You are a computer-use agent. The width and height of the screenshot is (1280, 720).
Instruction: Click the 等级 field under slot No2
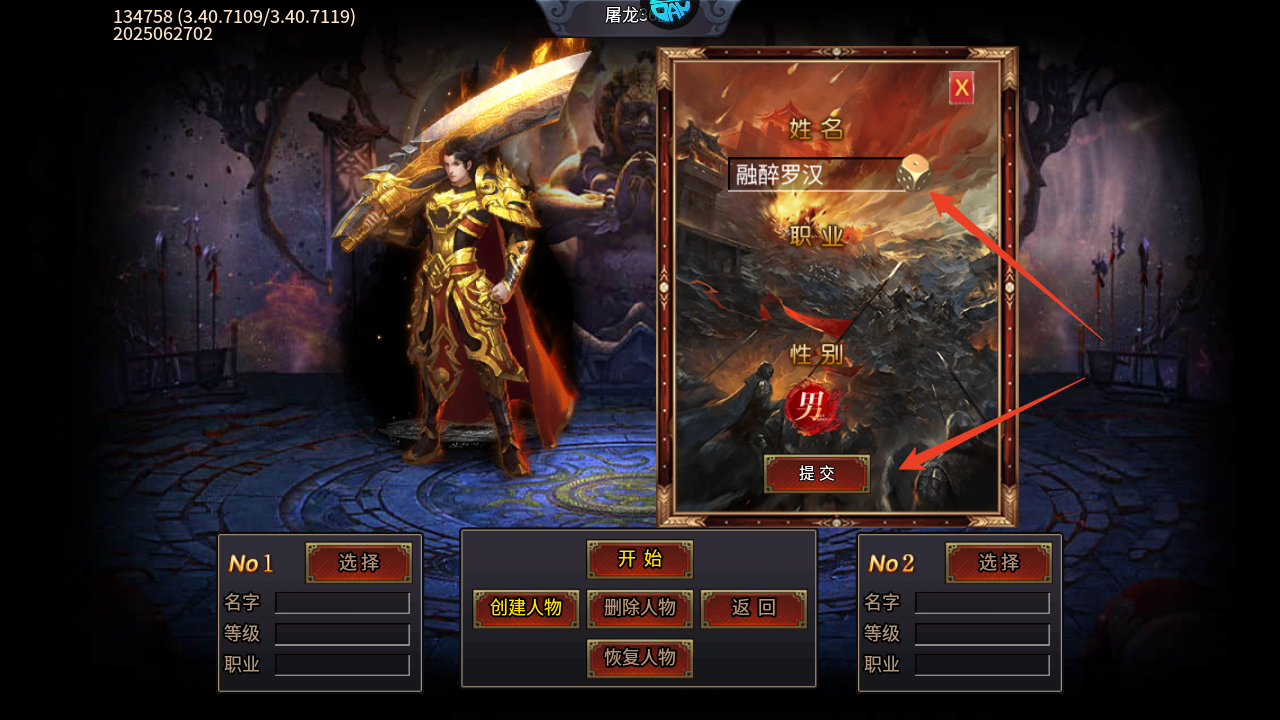coord(980,633)
